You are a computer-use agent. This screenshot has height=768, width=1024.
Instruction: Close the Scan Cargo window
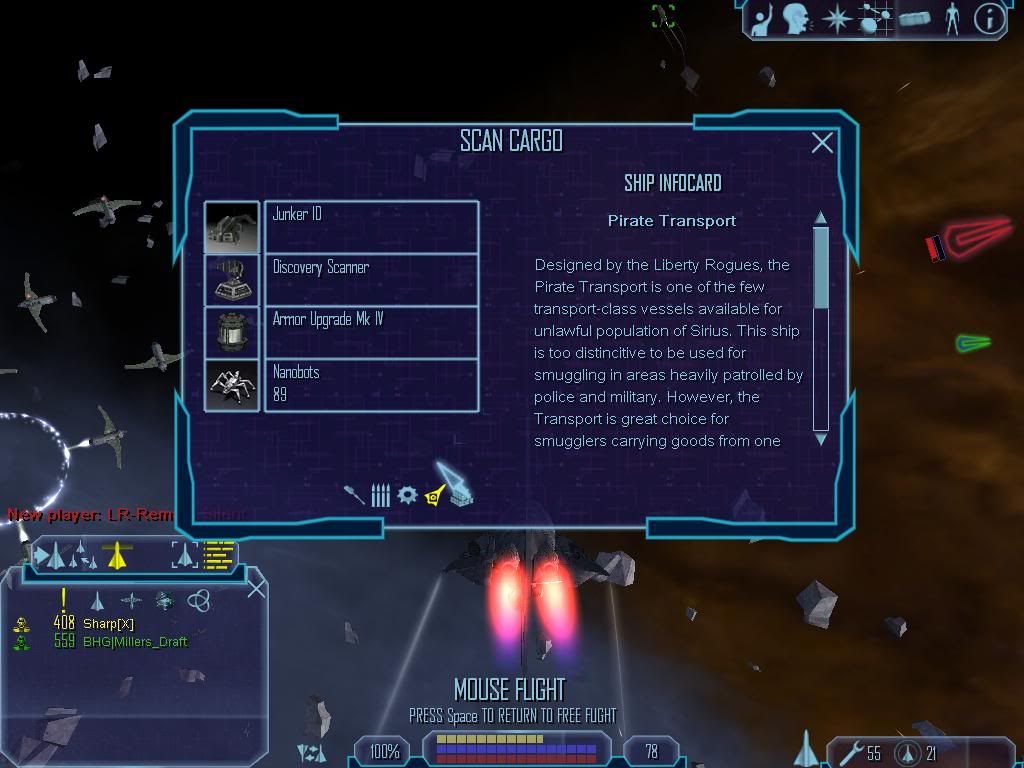coord(822,143)
